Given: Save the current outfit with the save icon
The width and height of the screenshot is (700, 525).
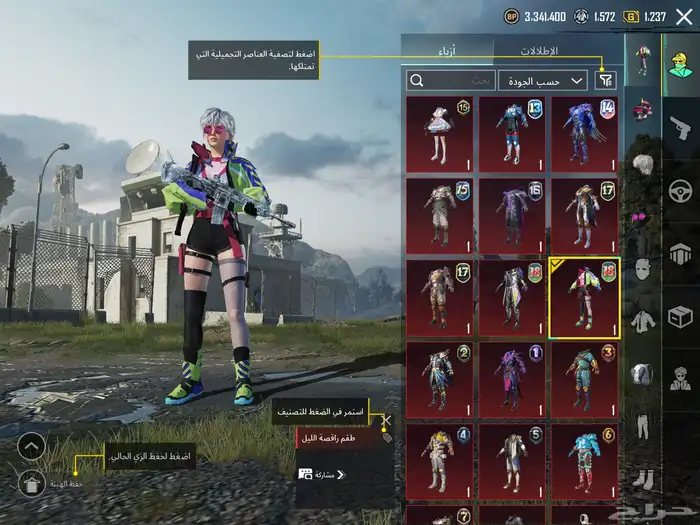Looking at the screenshot, I should (31, 483).
